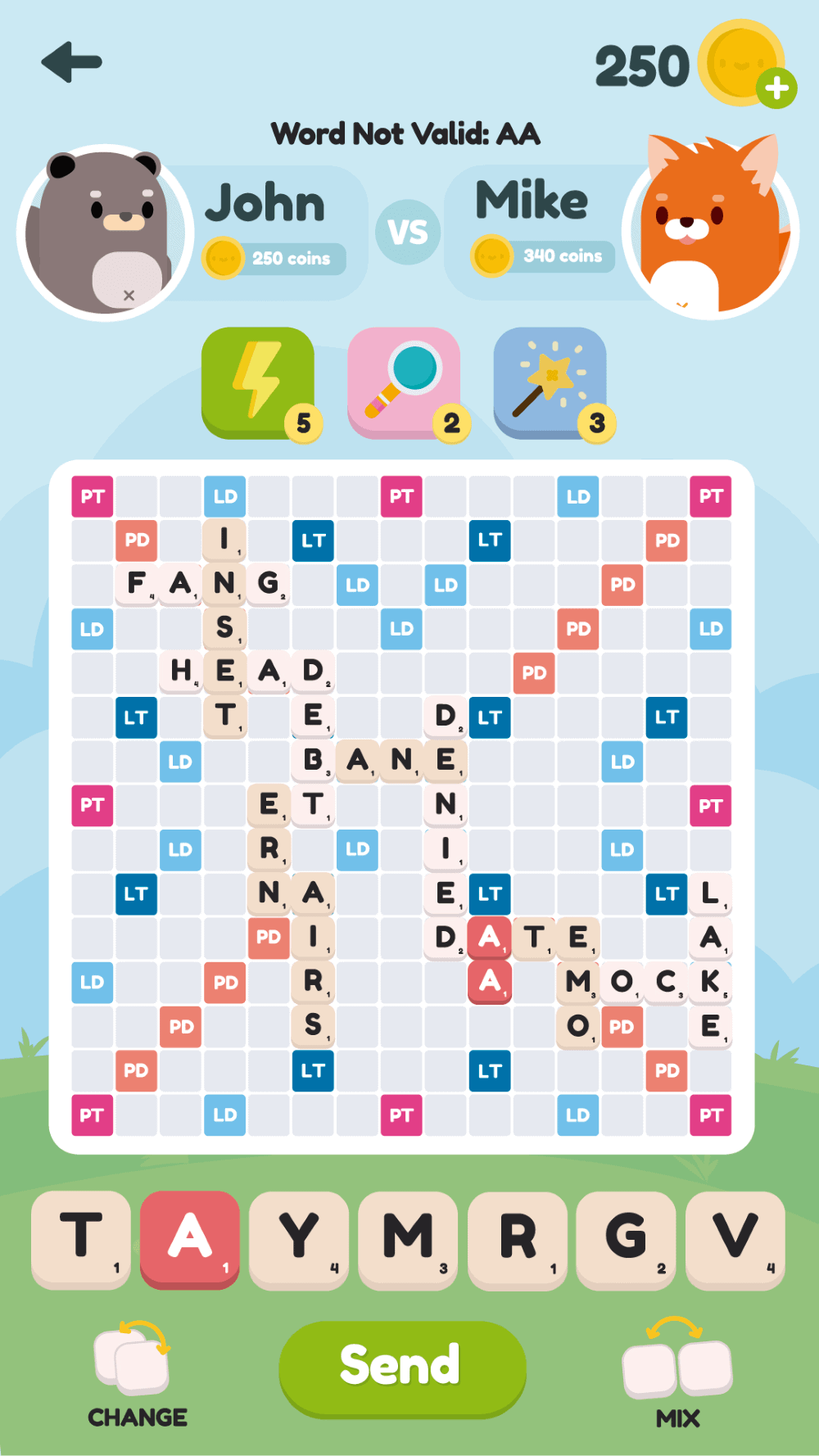Add coins with the green plus
The width and height of the screenshot is (819, 1456).
pyautogui.click(x=776, y=88)
